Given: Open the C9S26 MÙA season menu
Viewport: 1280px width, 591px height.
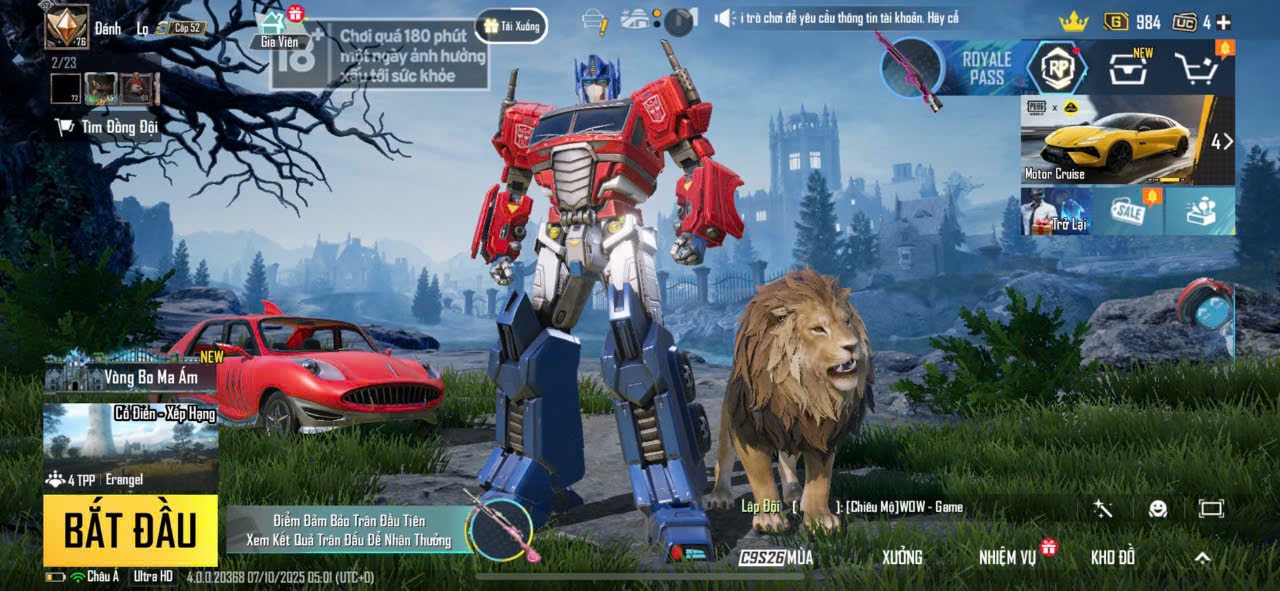Looking at the screenshot, I should tap(775, 557).
